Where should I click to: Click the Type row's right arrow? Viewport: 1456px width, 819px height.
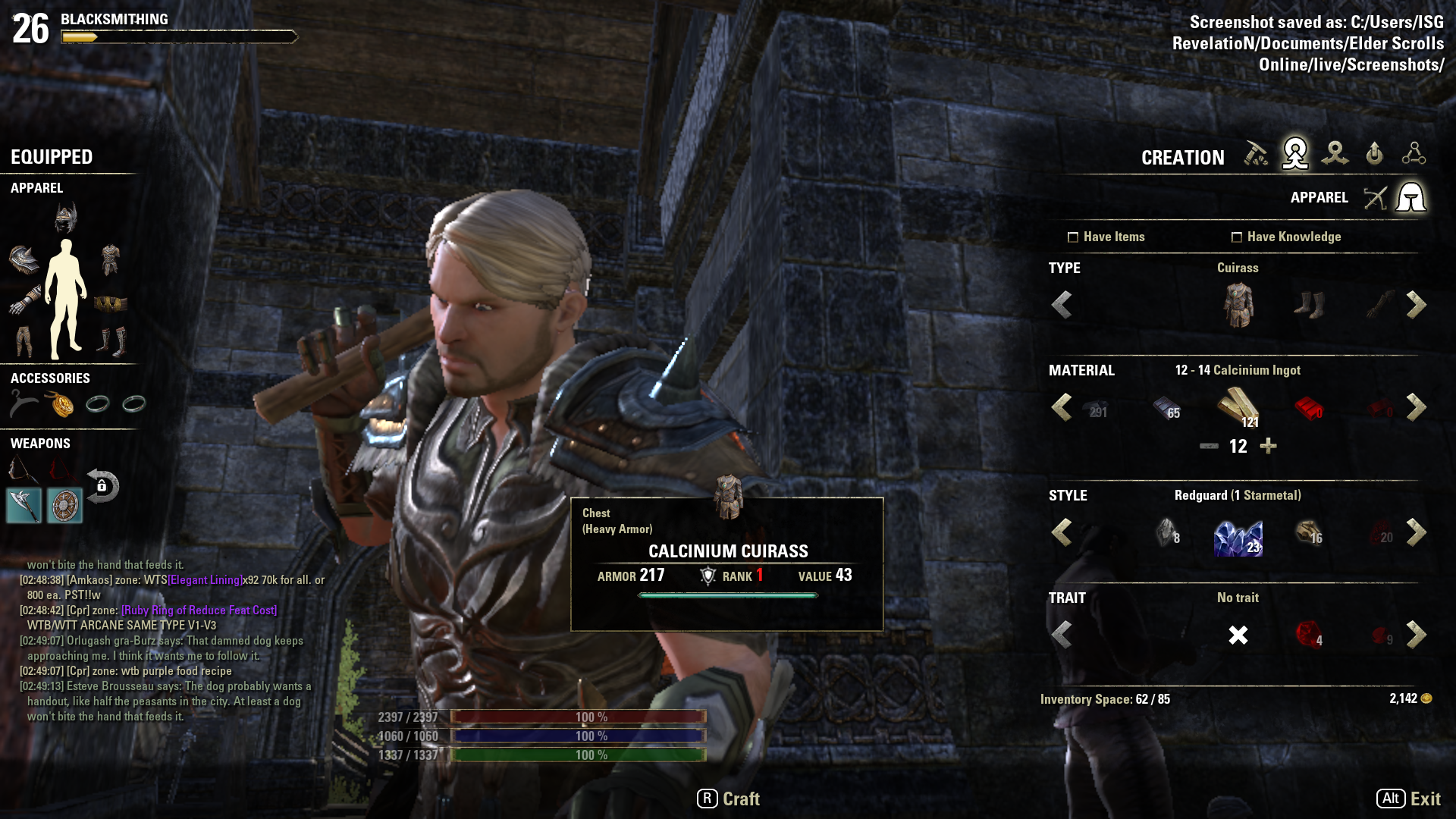coord(1416,305)
